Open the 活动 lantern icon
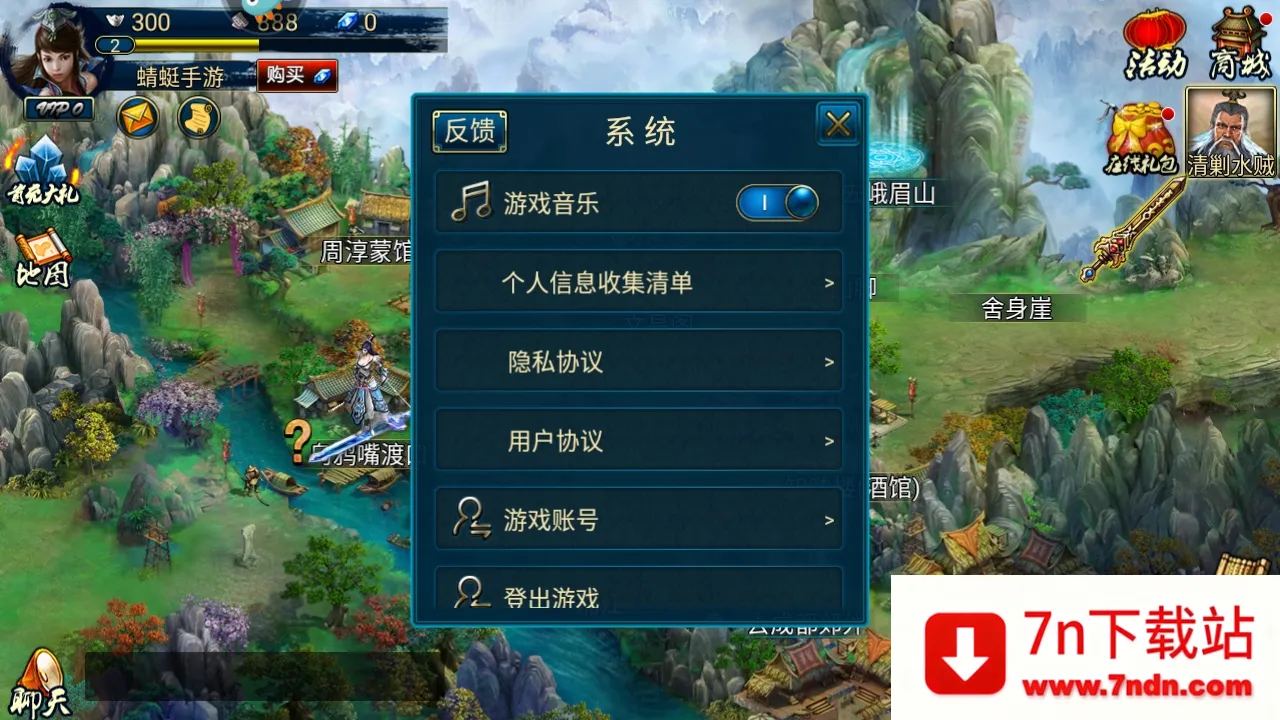 [1155, 45]
